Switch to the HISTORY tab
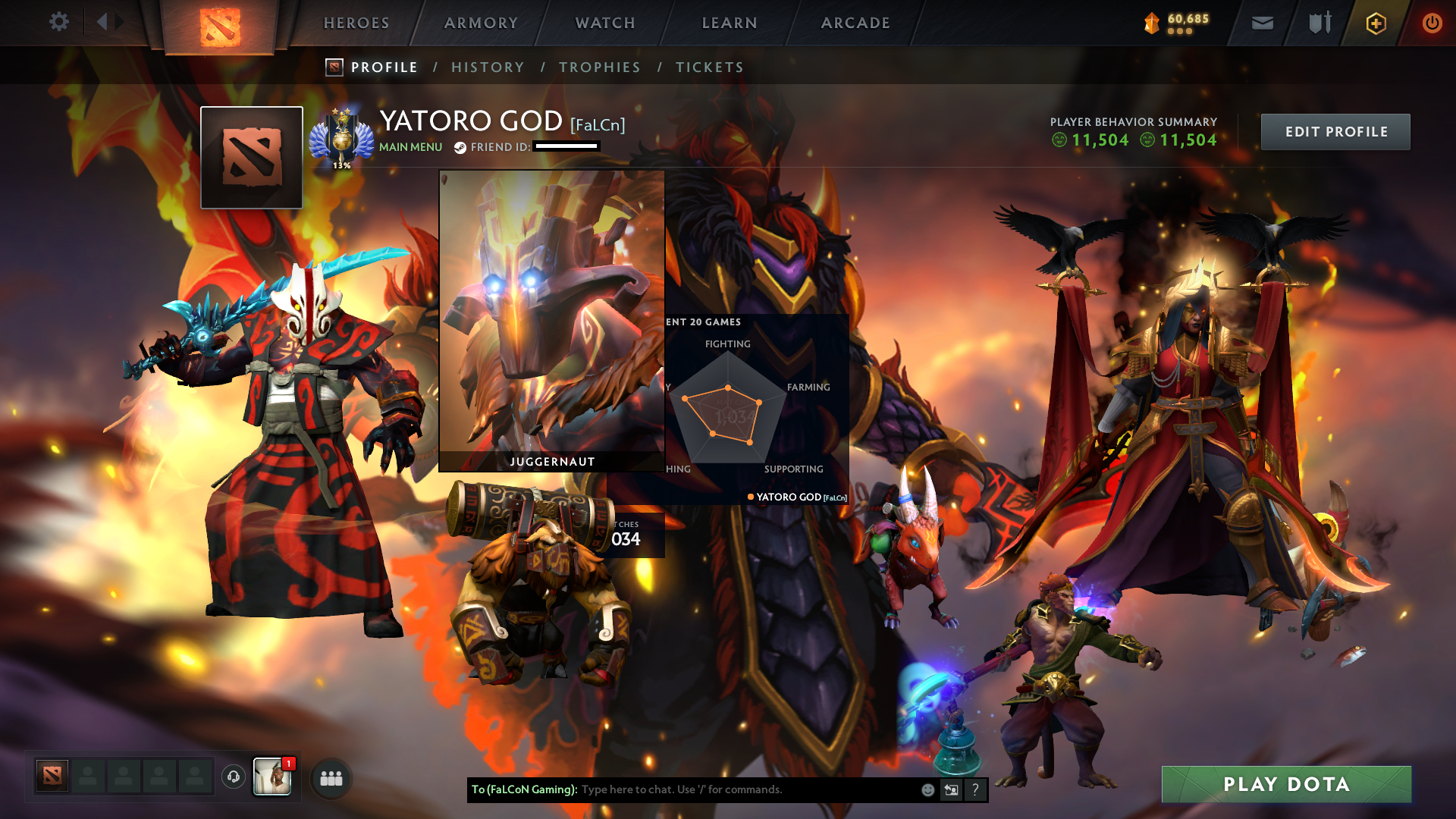This screenshot has width=1456, height=819. coord(488,67)
